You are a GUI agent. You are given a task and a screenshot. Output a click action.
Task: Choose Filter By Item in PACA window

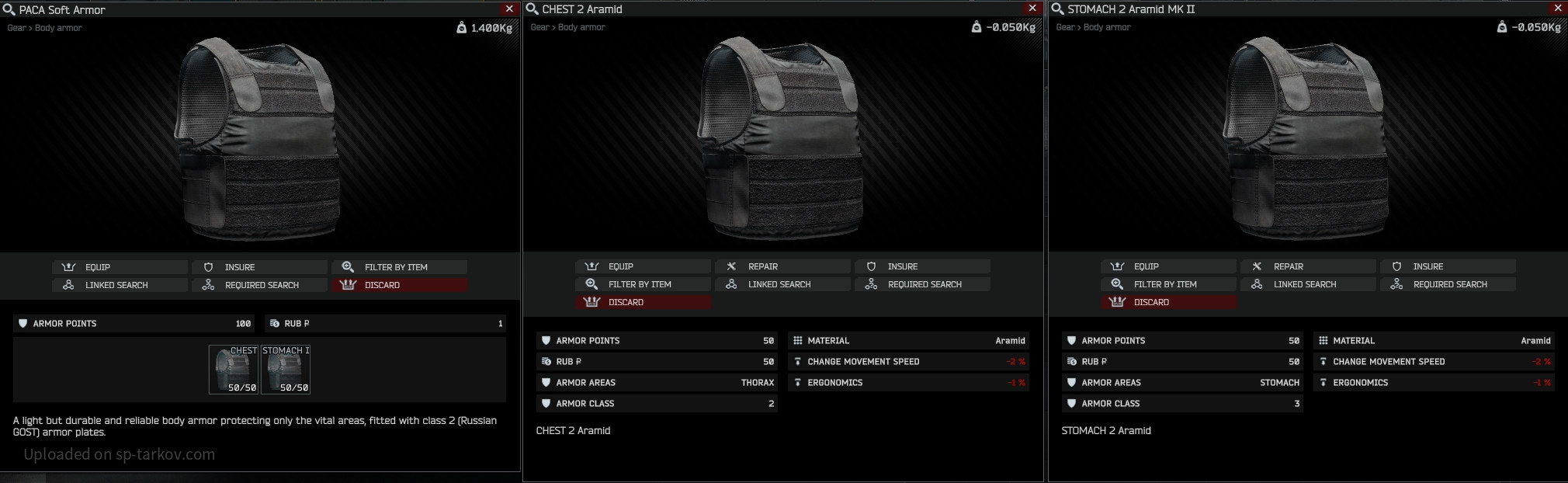click(x=399, y=267)
